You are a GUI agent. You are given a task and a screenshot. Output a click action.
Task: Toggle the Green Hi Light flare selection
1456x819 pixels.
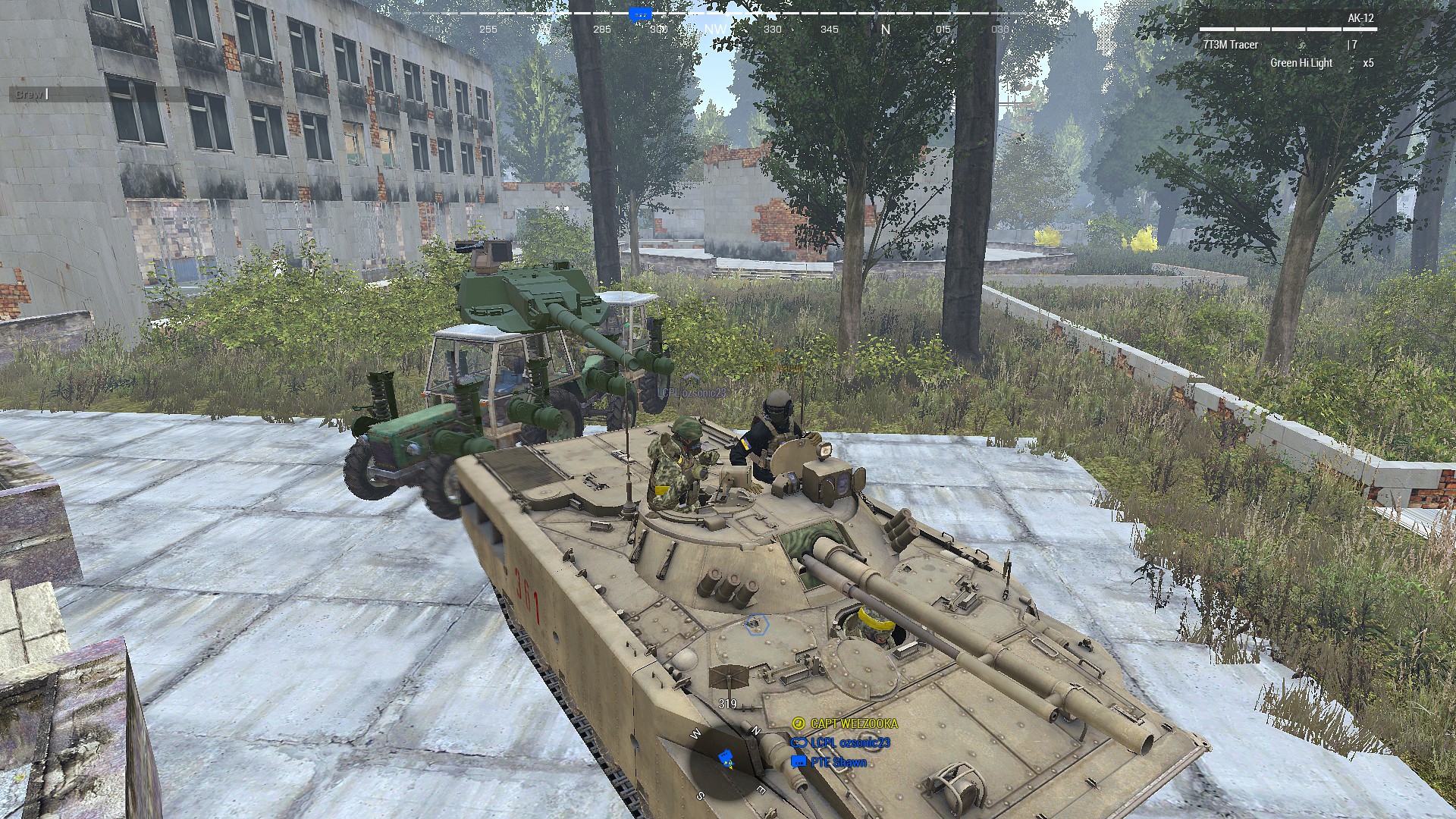1300,63
